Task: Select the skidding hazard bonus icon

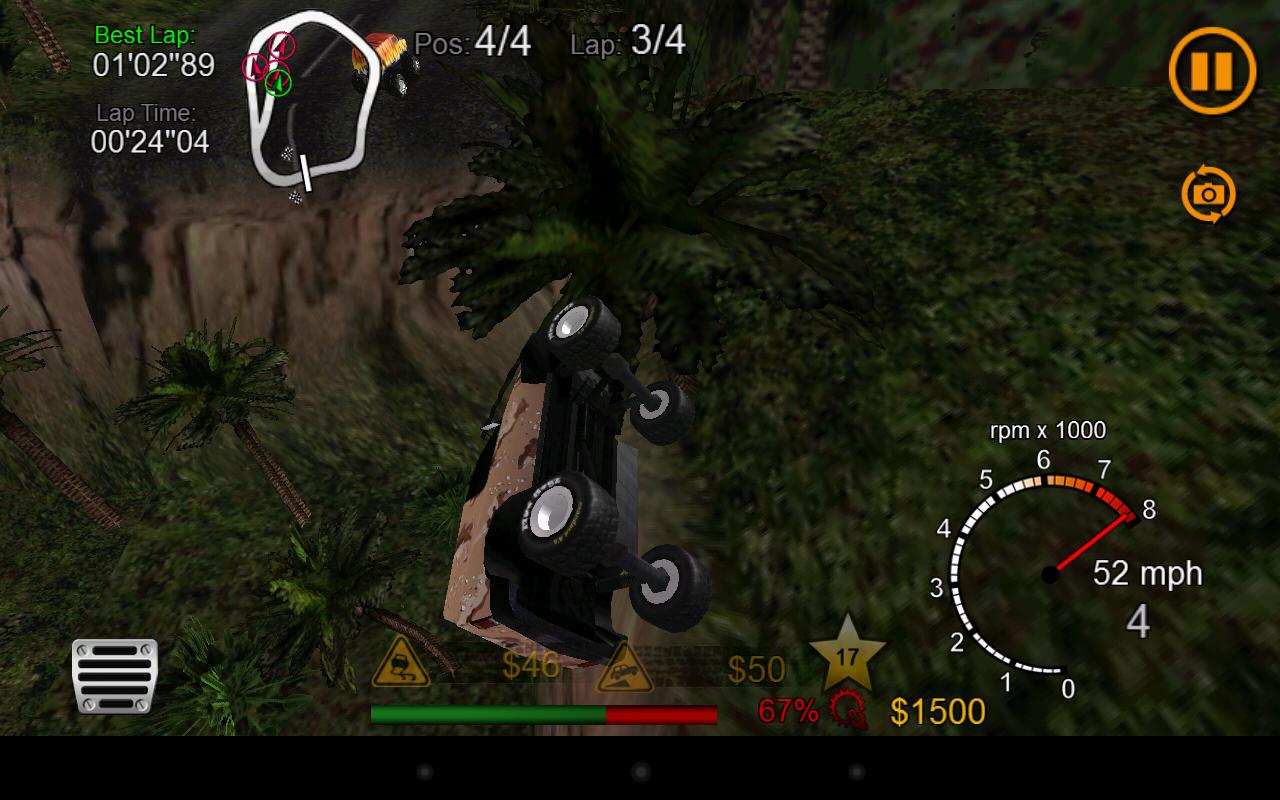Action: (398, 665)
